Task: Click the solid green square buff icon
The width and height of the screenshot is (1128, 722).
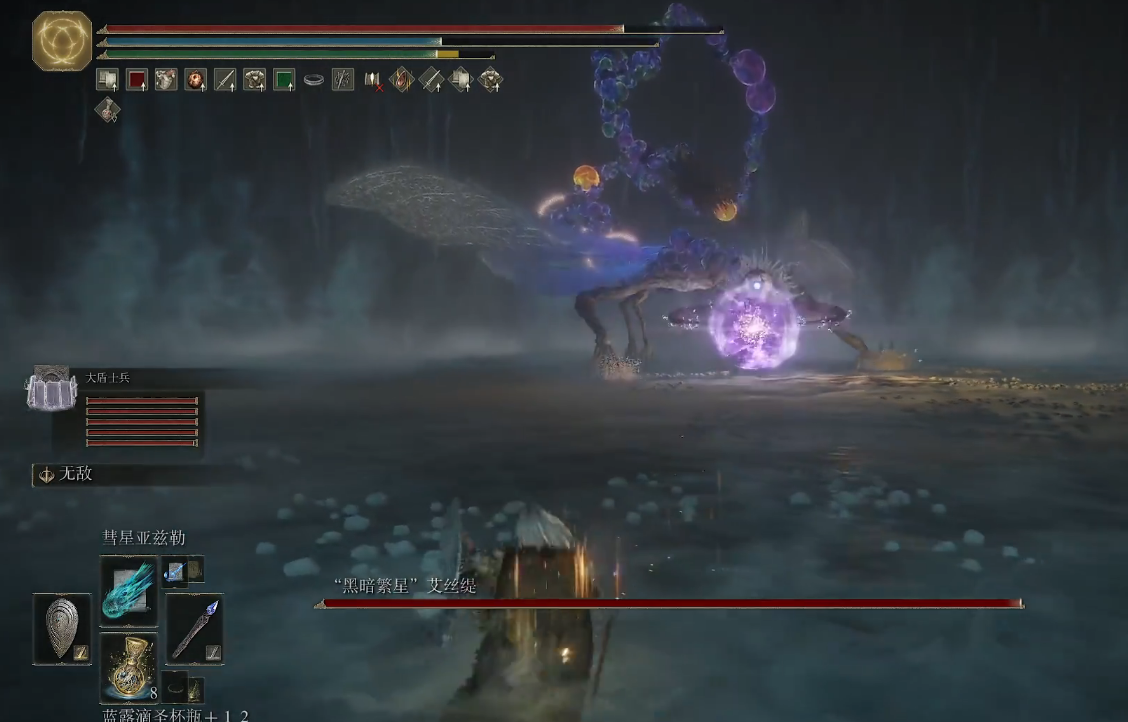Action: click(284, 80)
